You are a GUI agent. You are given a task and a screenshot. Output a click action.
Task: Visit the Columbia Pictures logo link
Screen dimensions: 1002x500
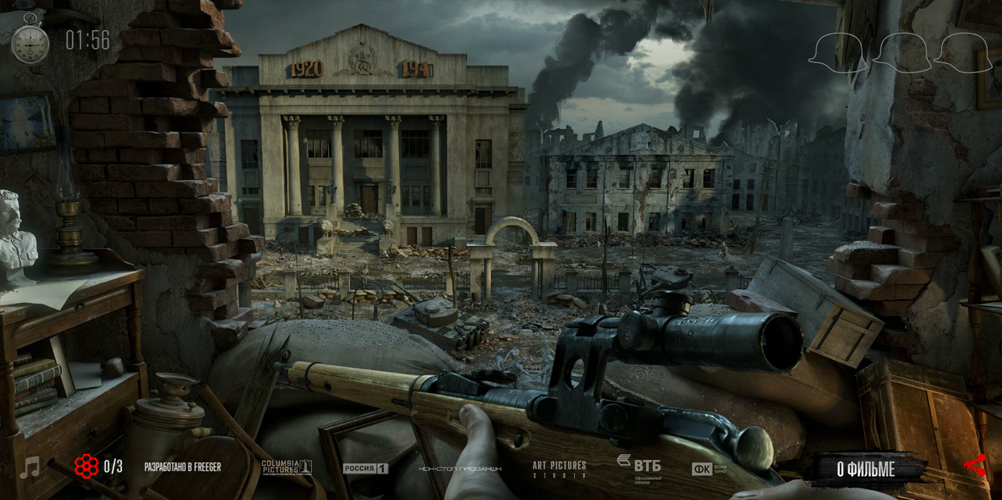point(286,467)
